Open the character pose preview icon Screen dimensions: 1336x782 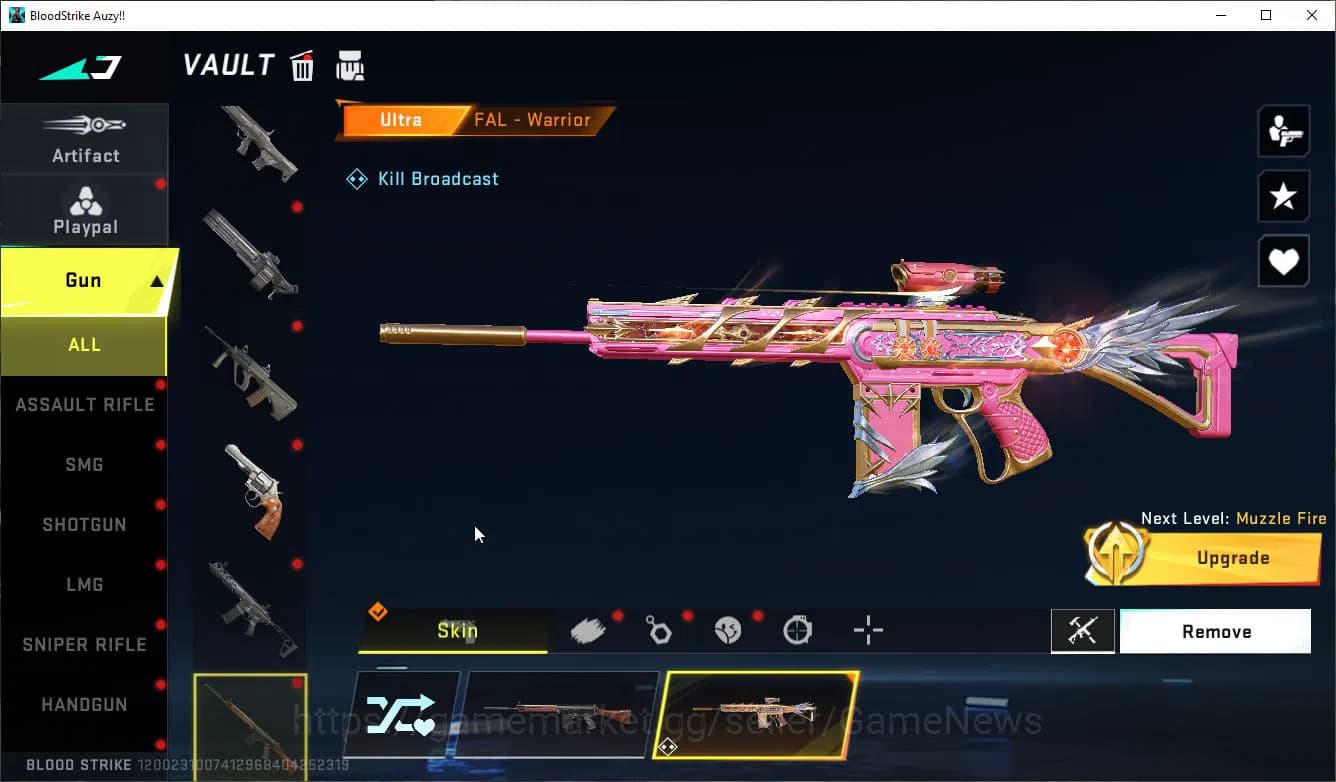click(x=1283, y=131)
